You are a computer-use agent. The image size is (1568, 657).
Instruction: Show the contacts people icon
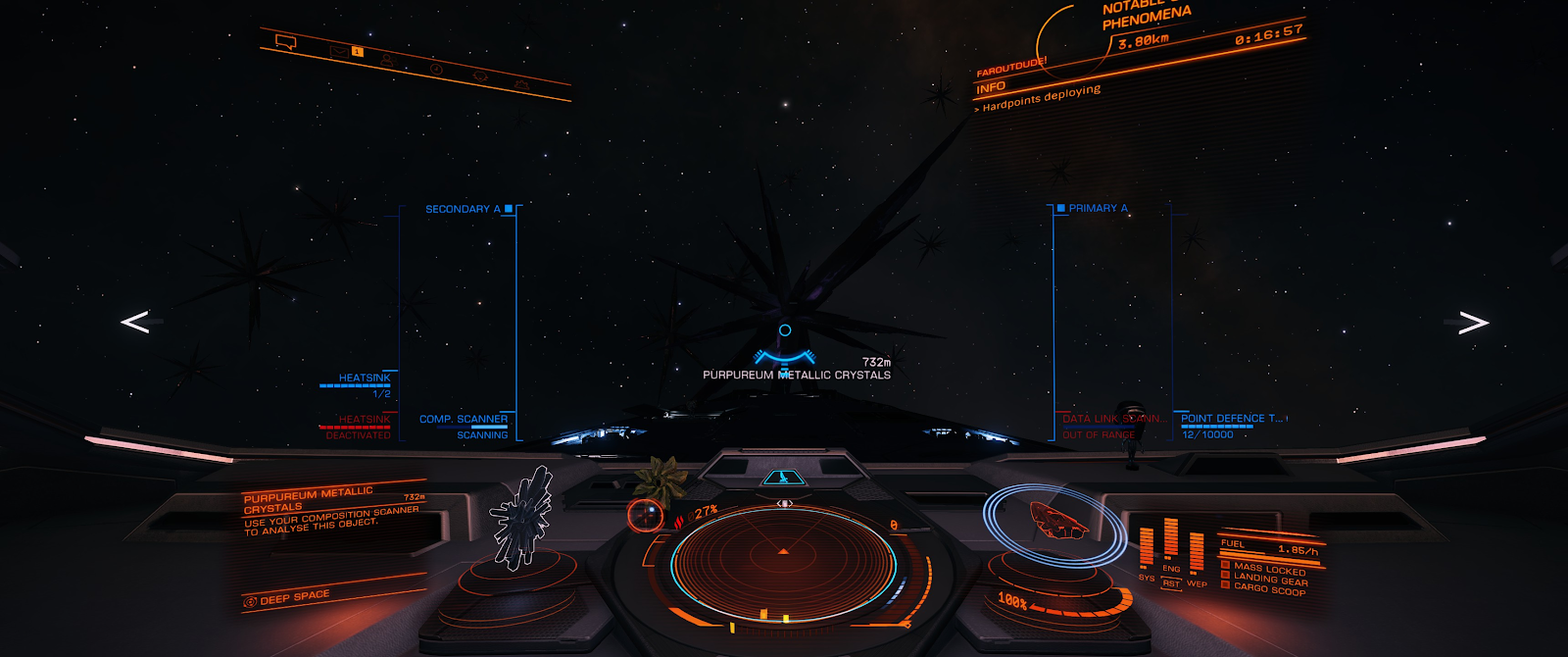[x=387, y=61]
